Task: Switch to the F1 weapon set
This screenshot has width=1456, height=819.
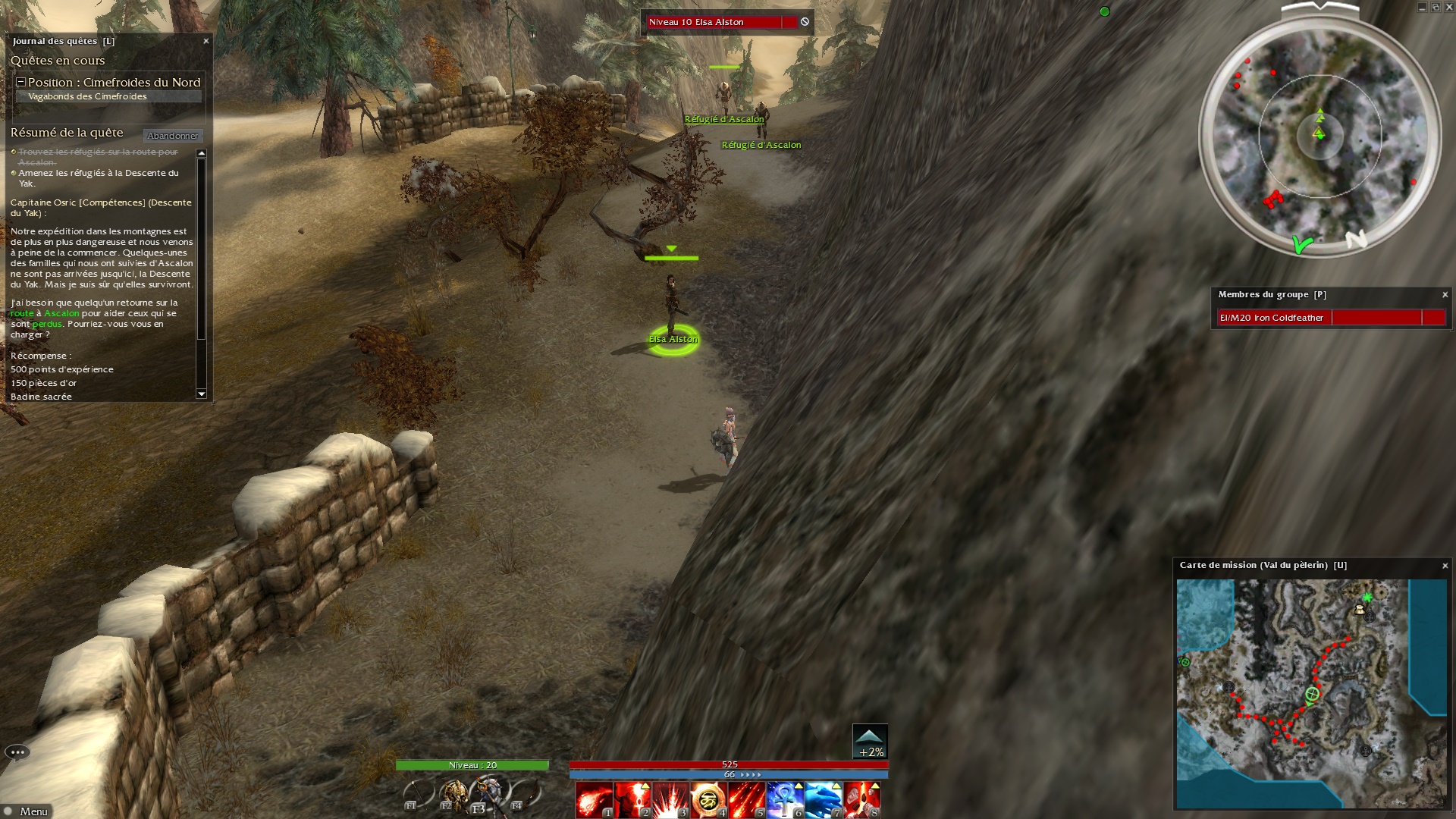Action: (416, 795)
